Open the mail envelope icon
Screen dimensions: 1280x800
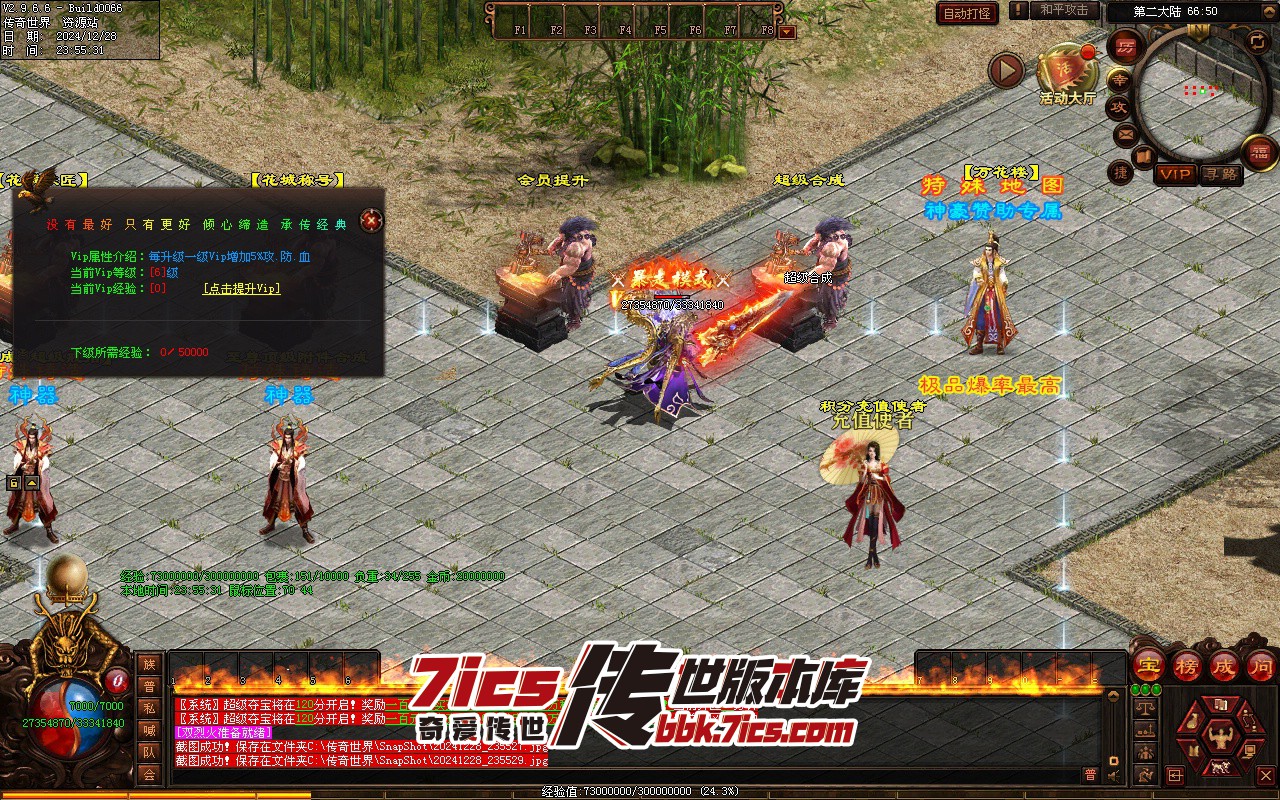tap(1126, 134)
